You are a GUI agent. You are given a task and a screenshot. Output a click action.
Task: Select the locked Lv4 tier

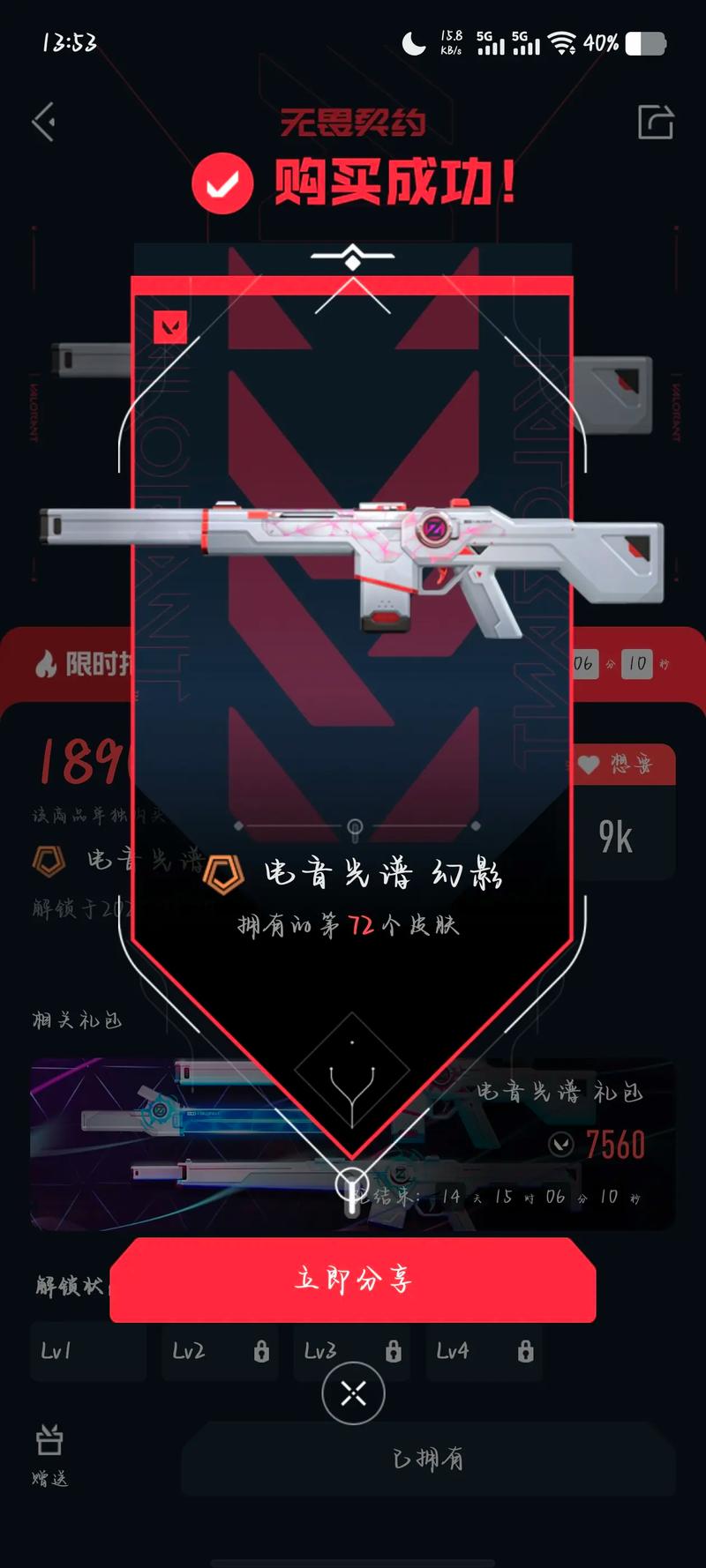pos(484,1351)
